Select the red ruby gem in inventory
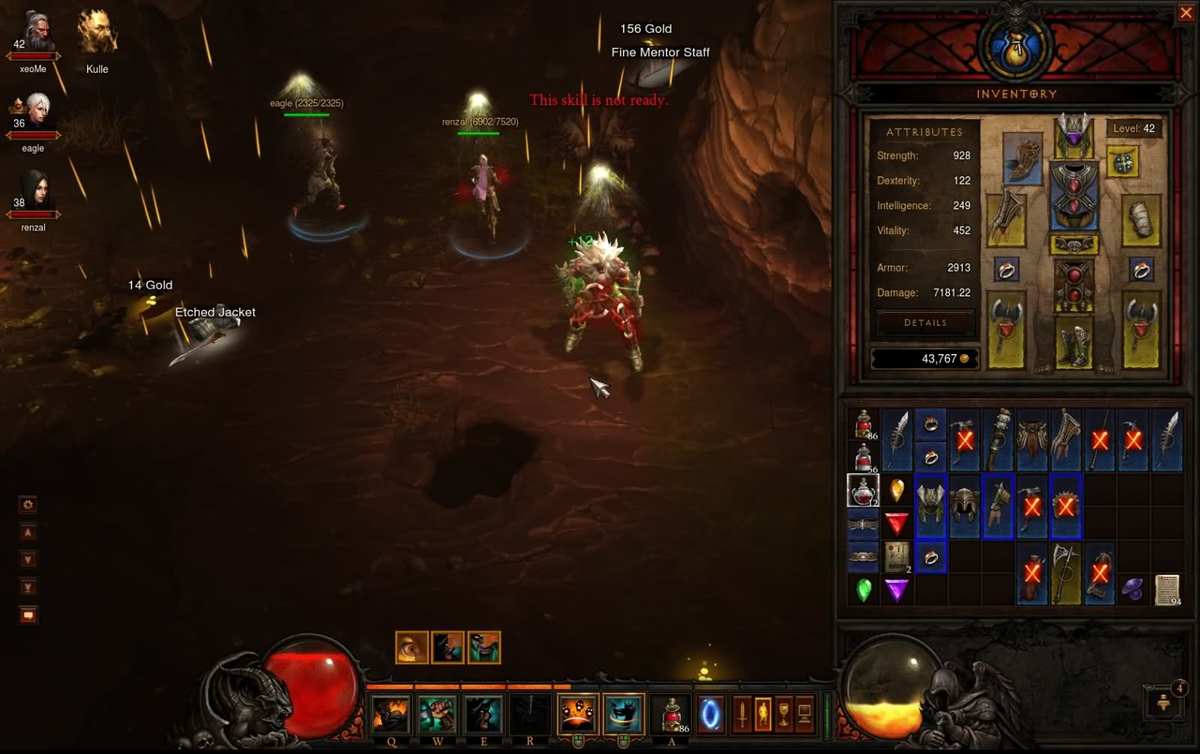1200x754 pixels. [x=897, y=523]
